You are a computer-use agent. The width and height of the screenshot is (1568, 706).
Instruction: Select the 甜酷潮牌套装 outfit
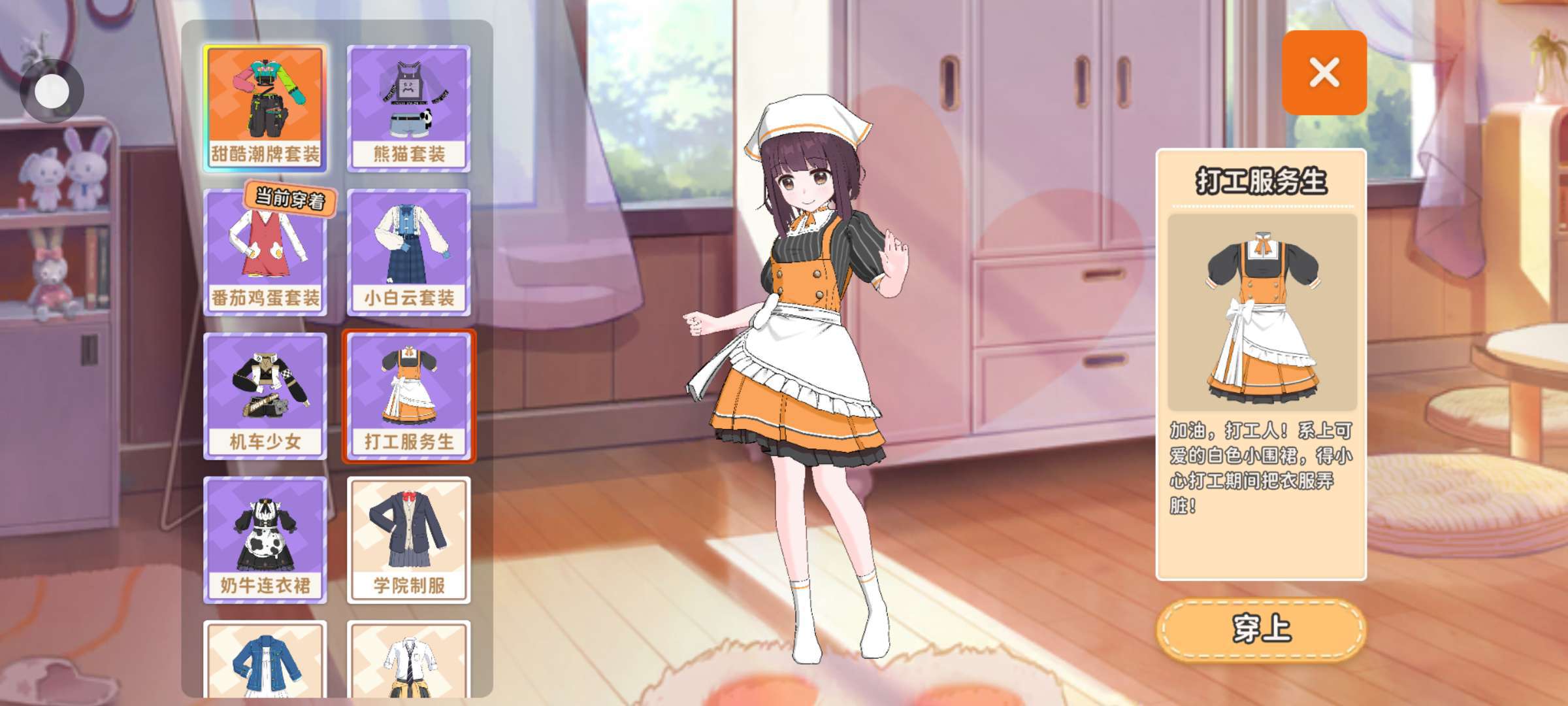tap(265, 109)
